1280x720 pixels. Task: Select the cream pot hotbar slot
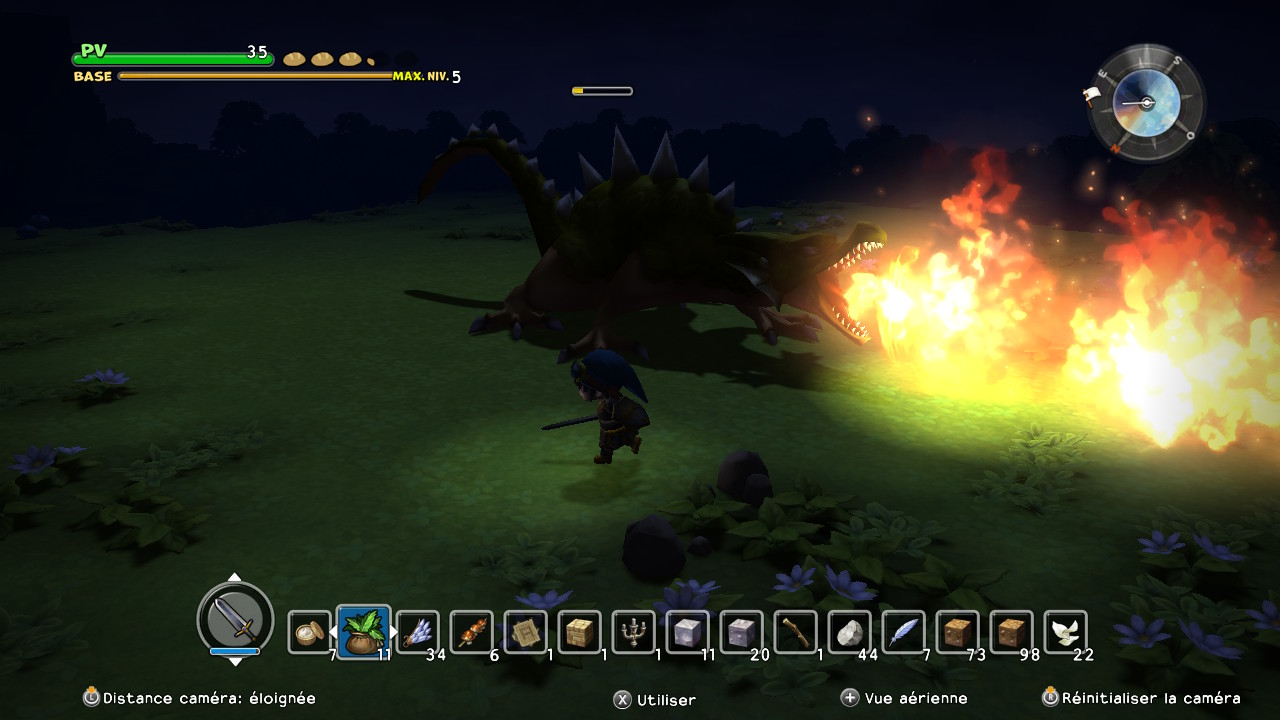[x=310, y=632]
